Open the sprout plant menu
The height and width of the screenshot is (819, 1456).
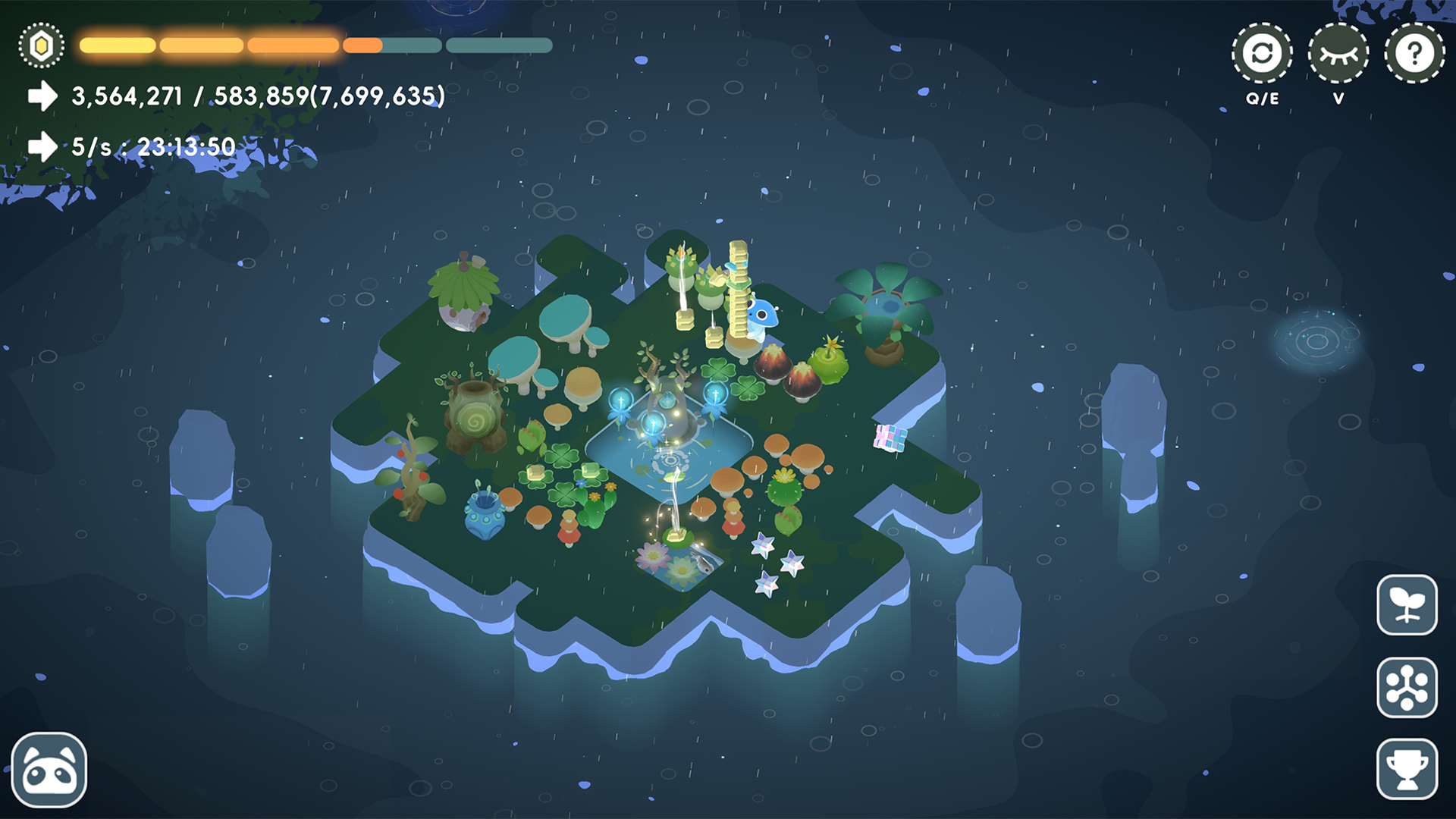1407,605
